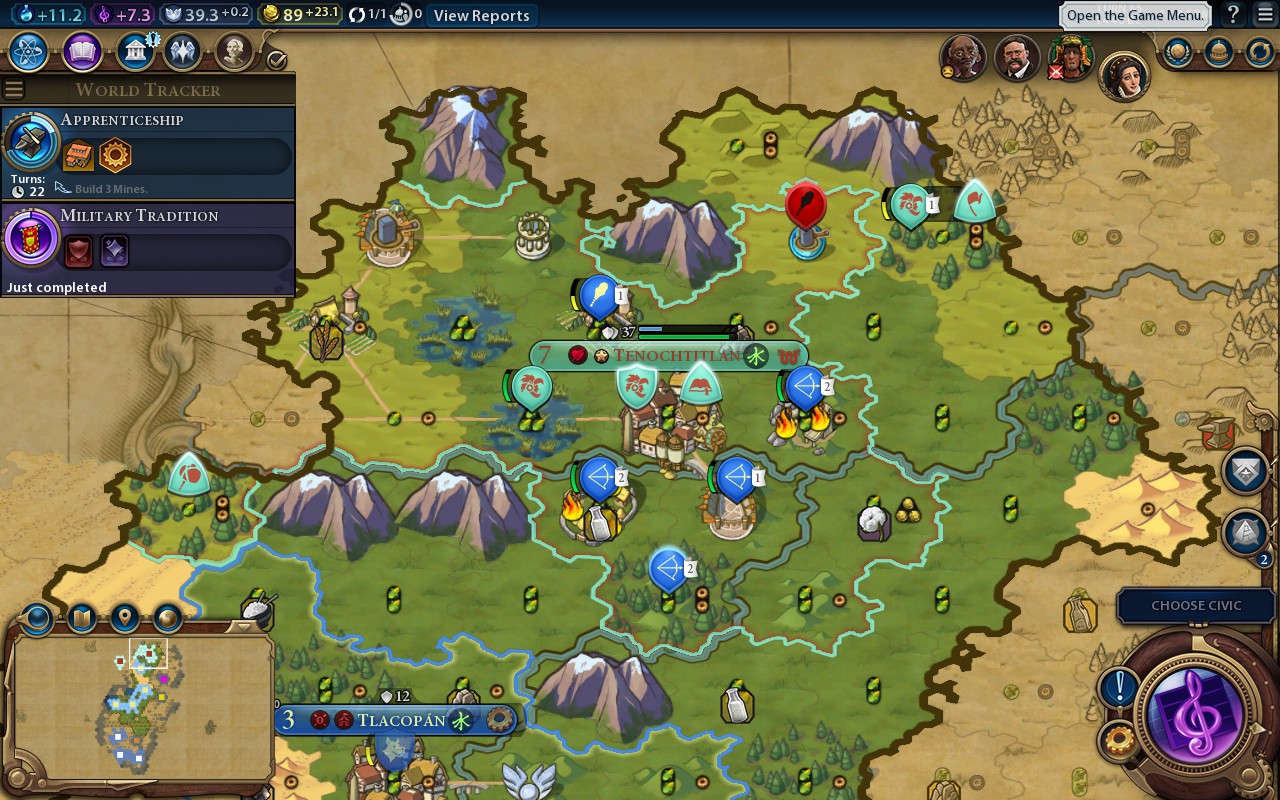
Task: Open the religion winged icon
Action: point(182,51)
